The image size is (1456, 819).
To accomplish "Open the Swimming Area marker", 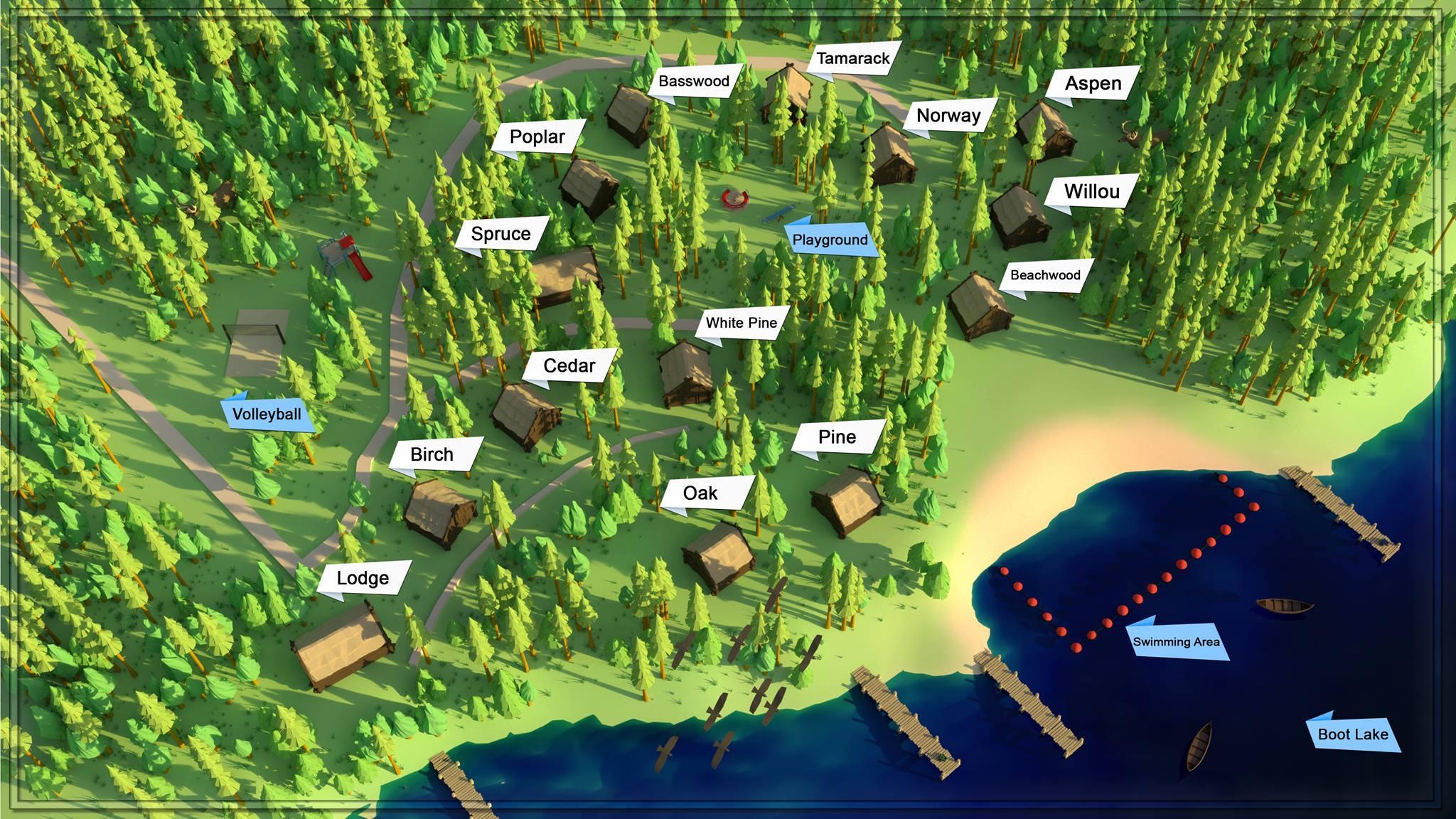I will pyautogui.click(x=1177, y=642).
